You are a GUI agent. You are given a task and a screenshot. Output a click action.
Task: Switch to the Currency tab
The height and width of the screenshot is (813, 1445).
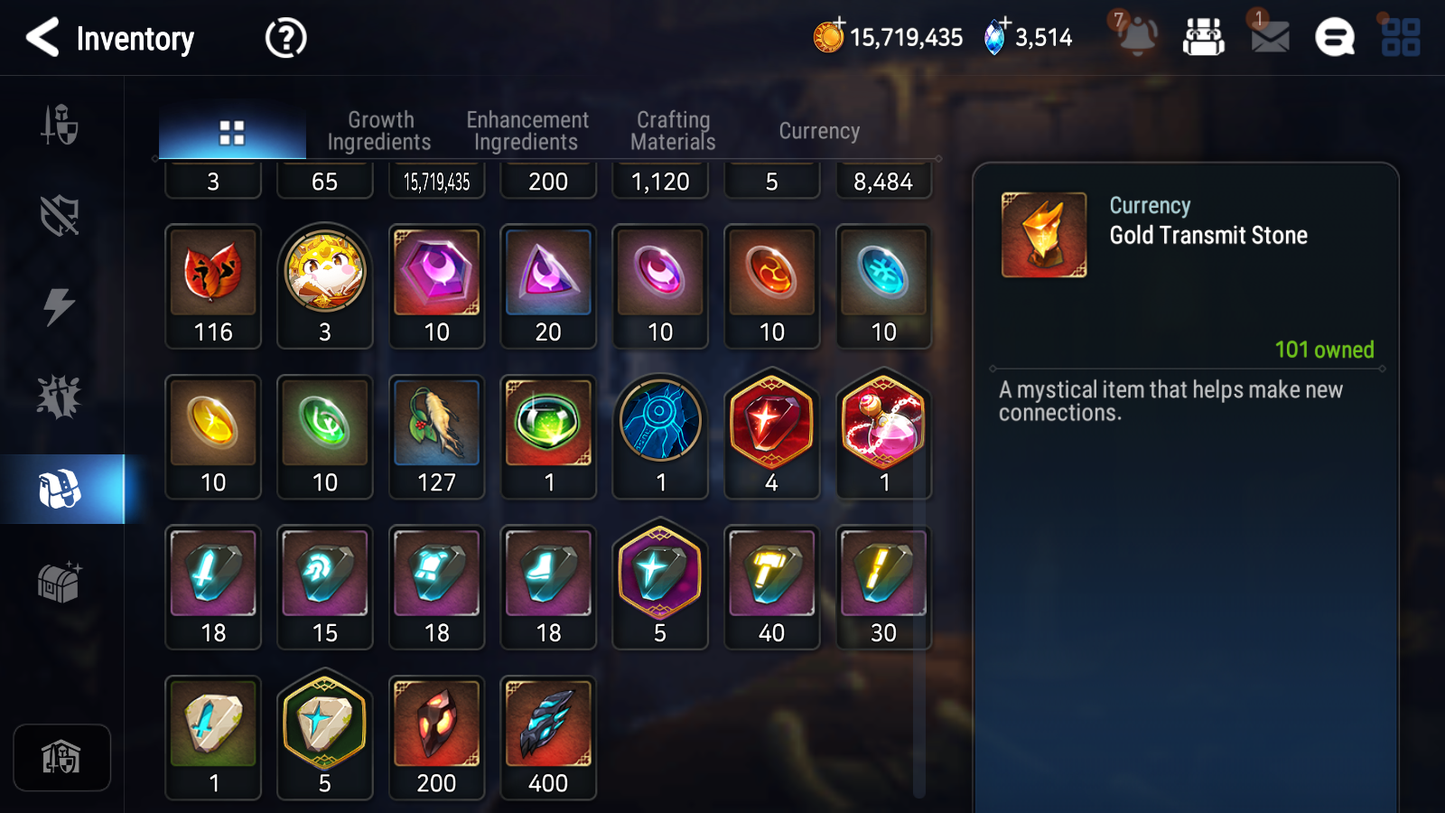(x=818, y=130)
